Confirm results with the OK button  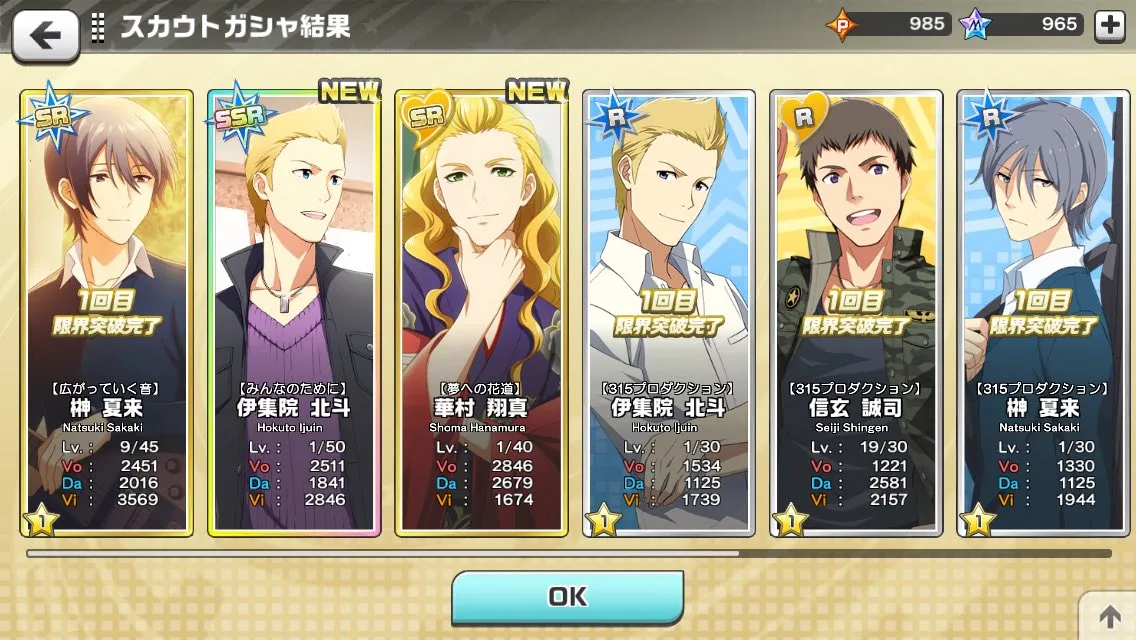coord(567,597)
